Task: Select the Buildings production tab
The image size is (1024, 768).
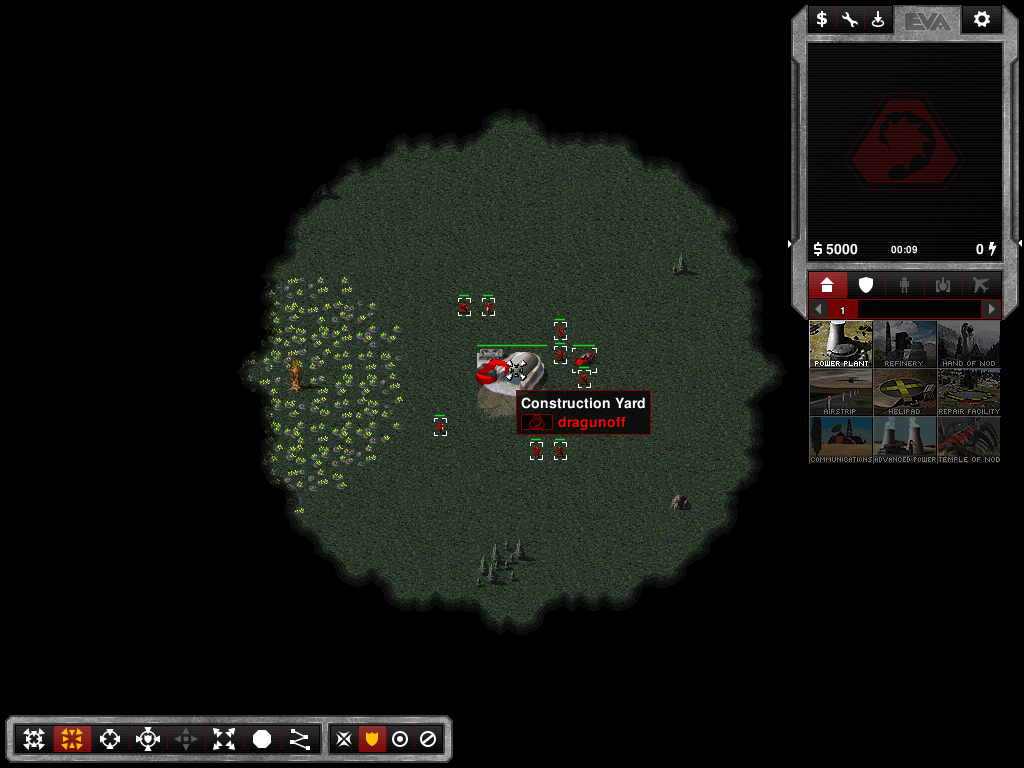Action: 827,285
